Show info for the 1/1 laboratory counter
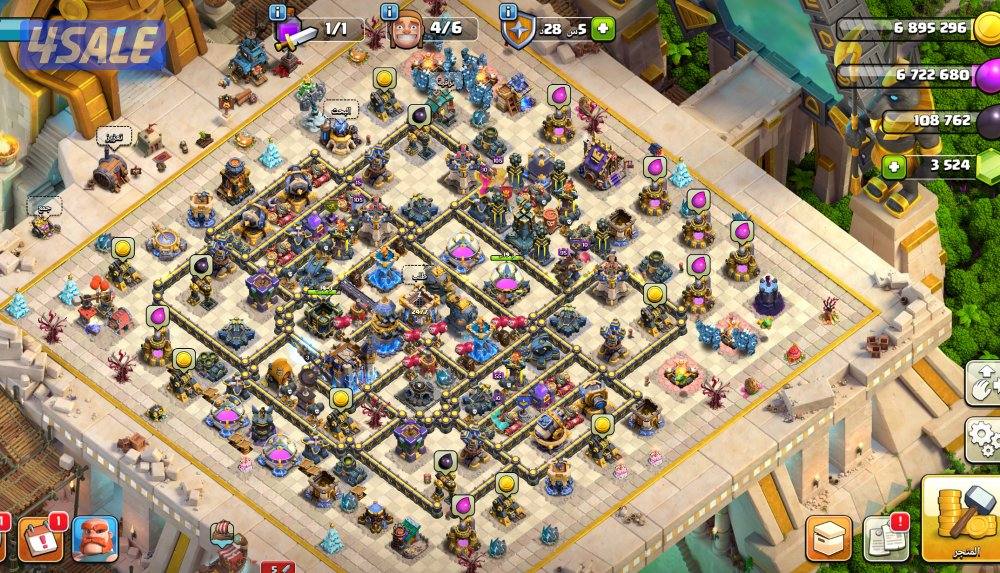 coord(281,12)
